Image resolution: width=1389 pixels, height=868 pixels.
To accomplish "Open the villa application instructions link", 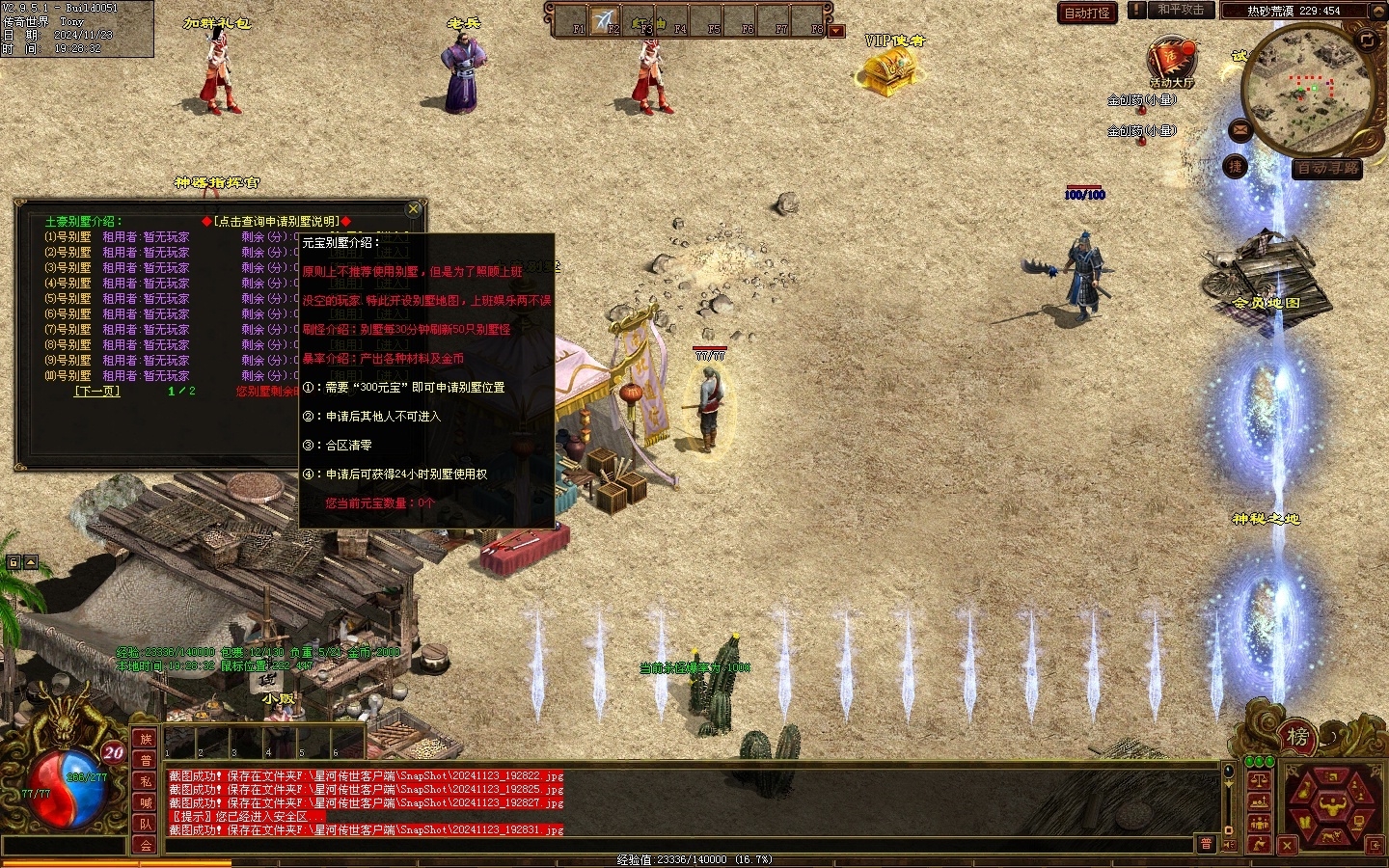I will (x=276, y=221).
